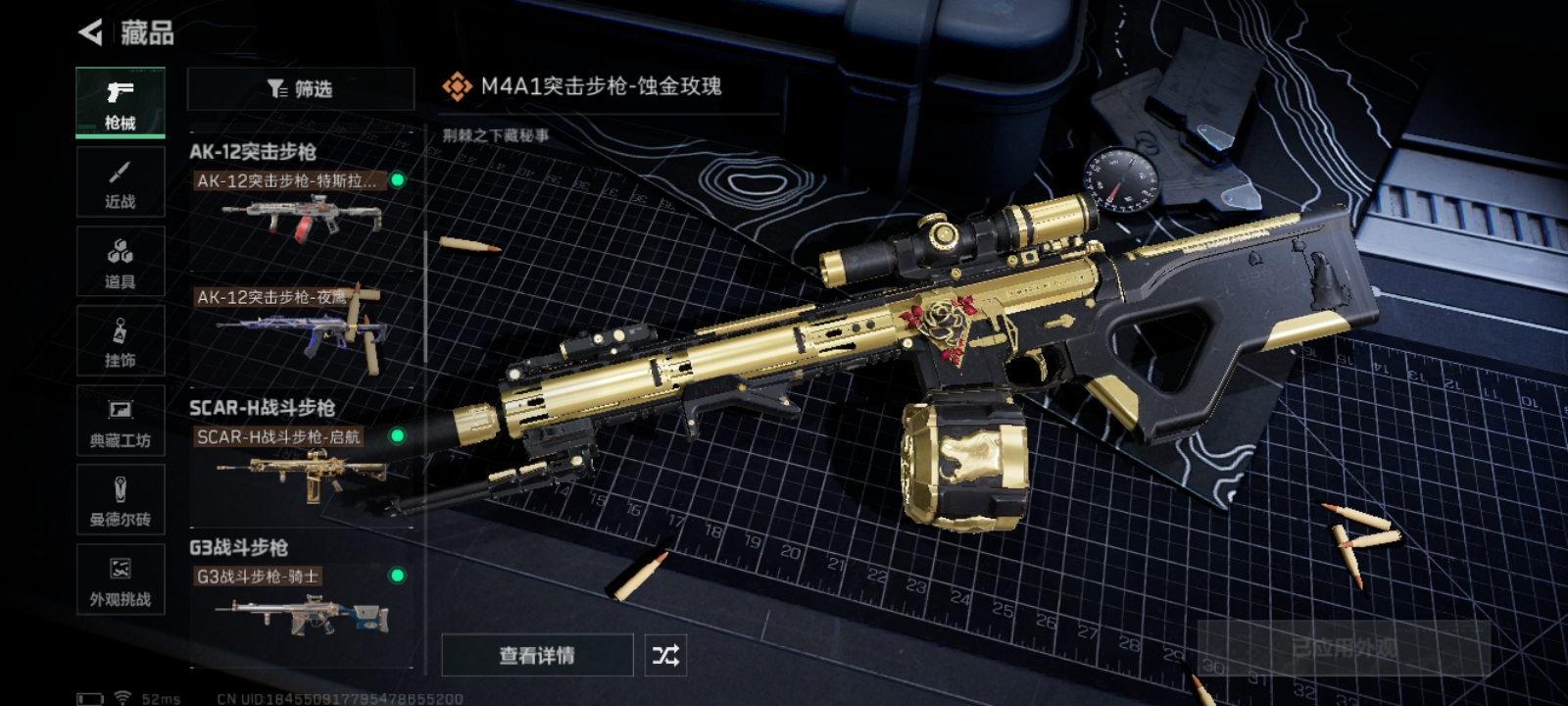Select the 道具 items tab
Viewport: 1568px width, 706px height.
(121, 262)
